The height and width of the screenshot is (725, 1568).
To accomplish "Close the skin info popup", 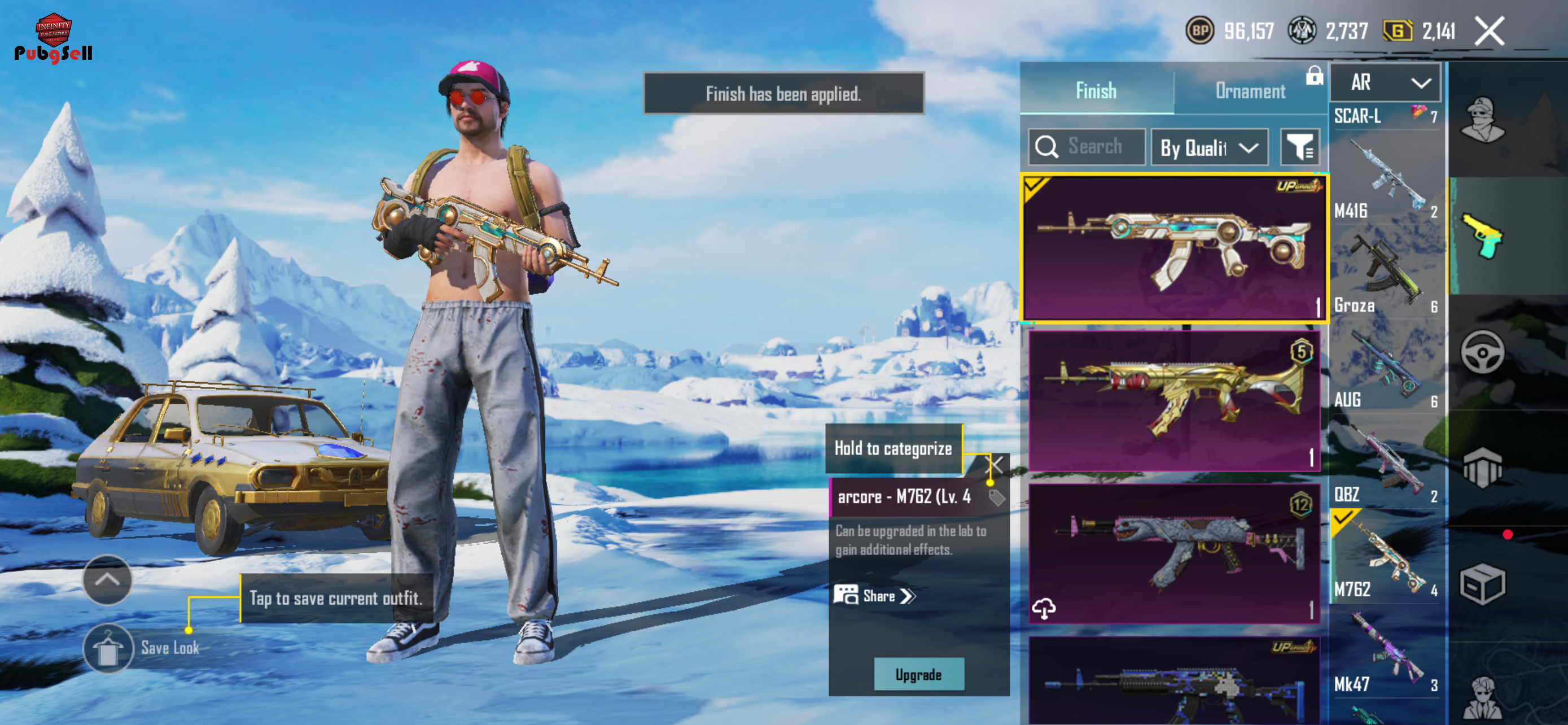I will (993, 466).
